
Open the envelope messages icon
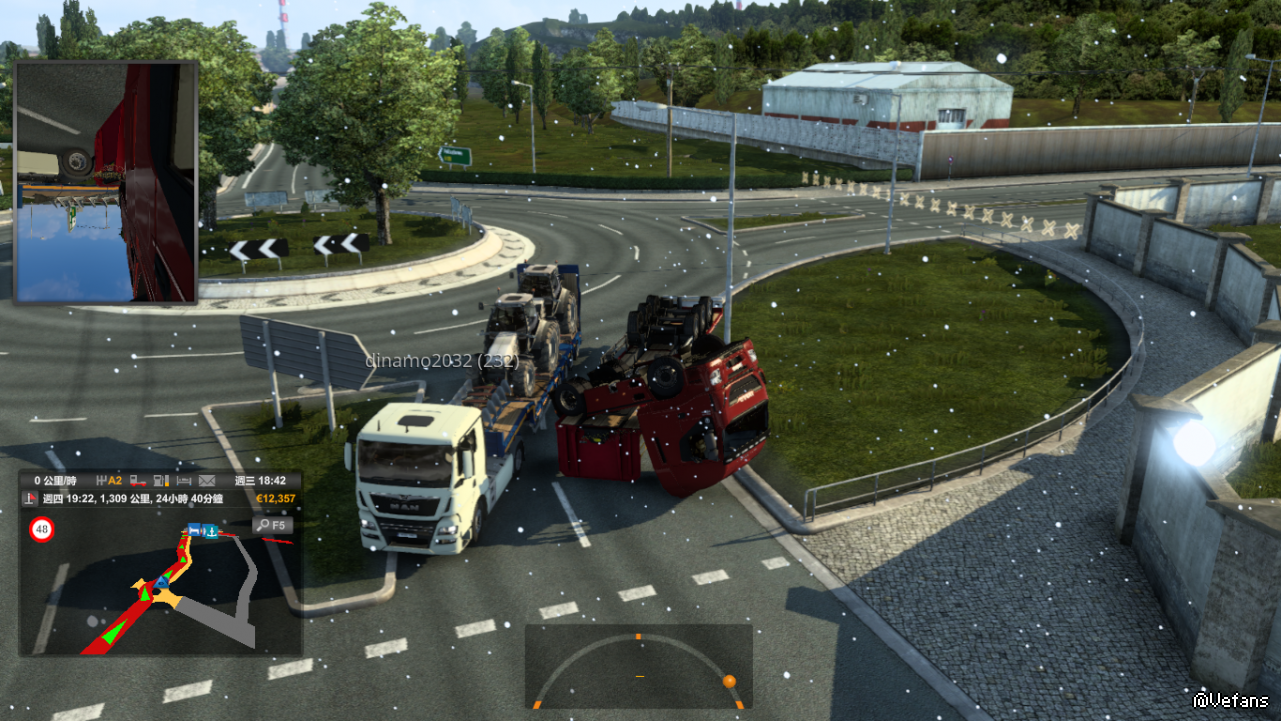pos(207,481)
